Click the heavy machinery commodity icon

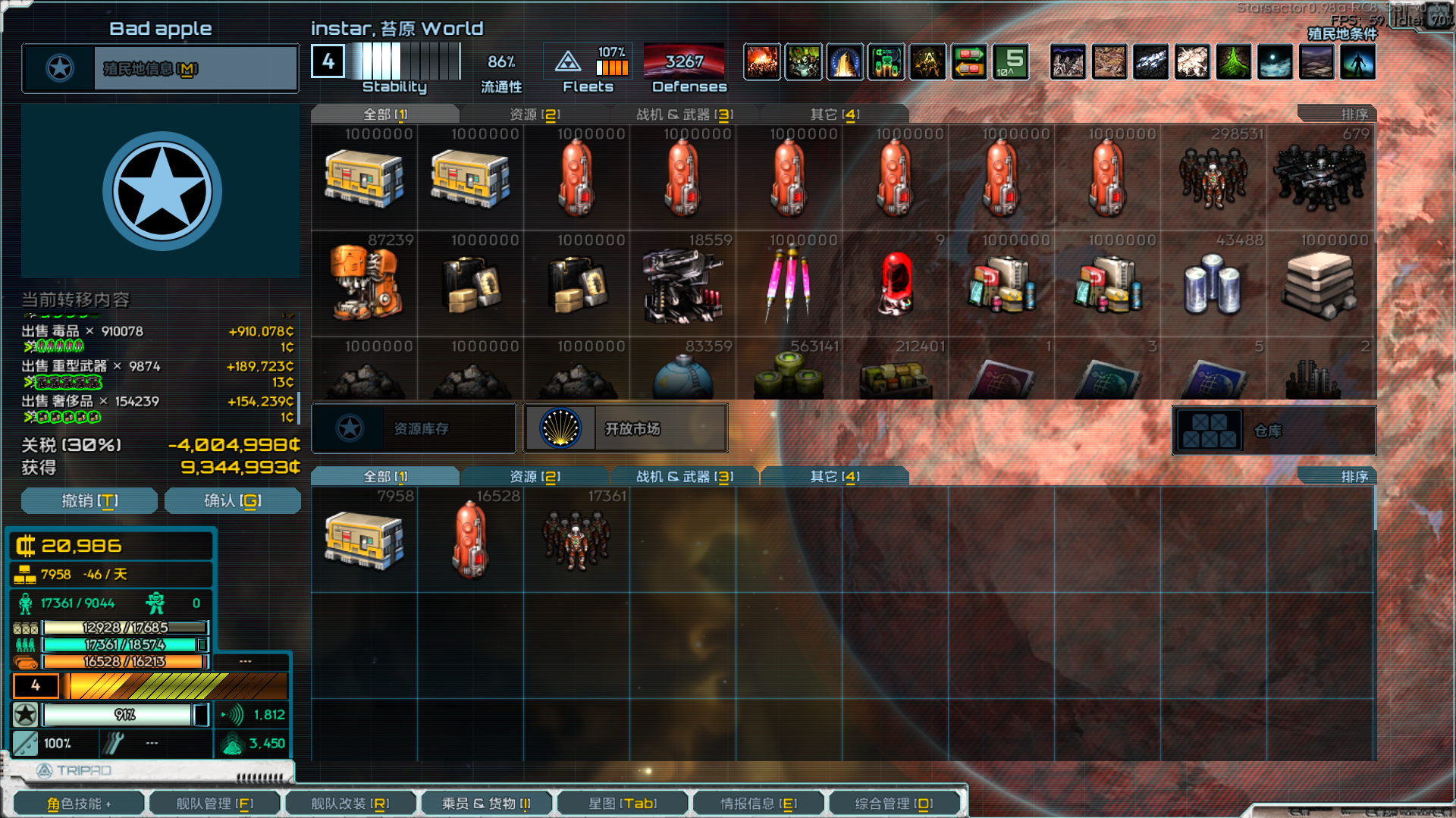pyautogui.click(x=364, y=284)
